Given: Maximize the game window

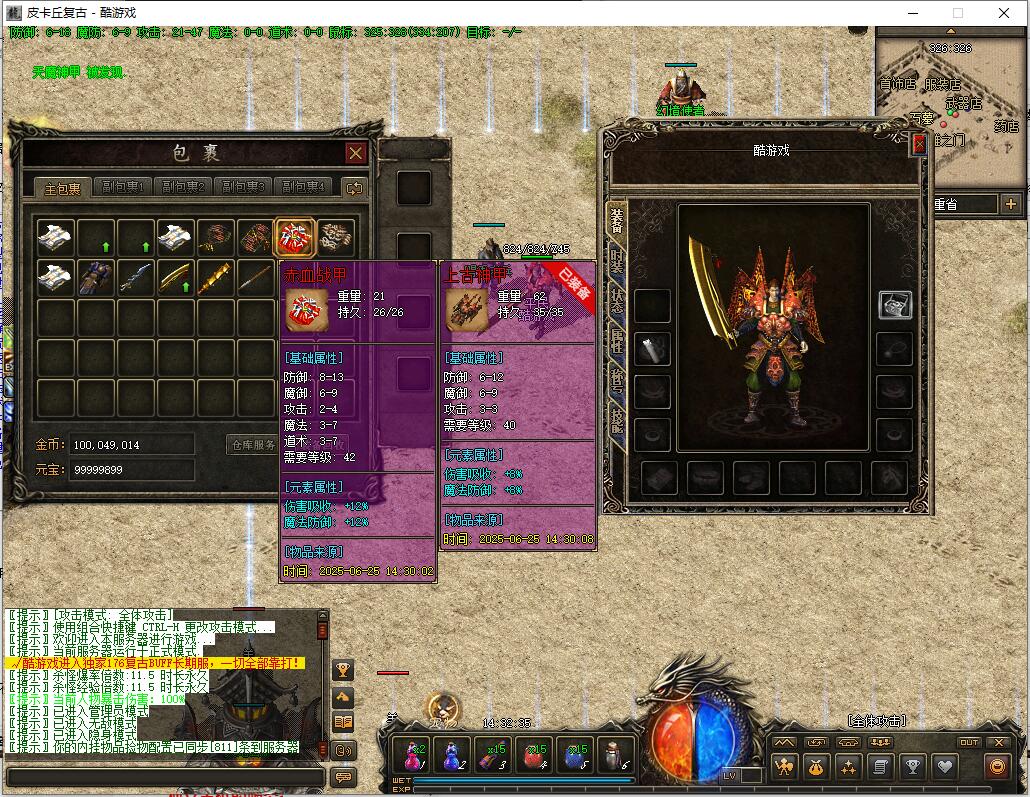Looking at the screenshot, I should pyautogui.click(x=957, y=13).
